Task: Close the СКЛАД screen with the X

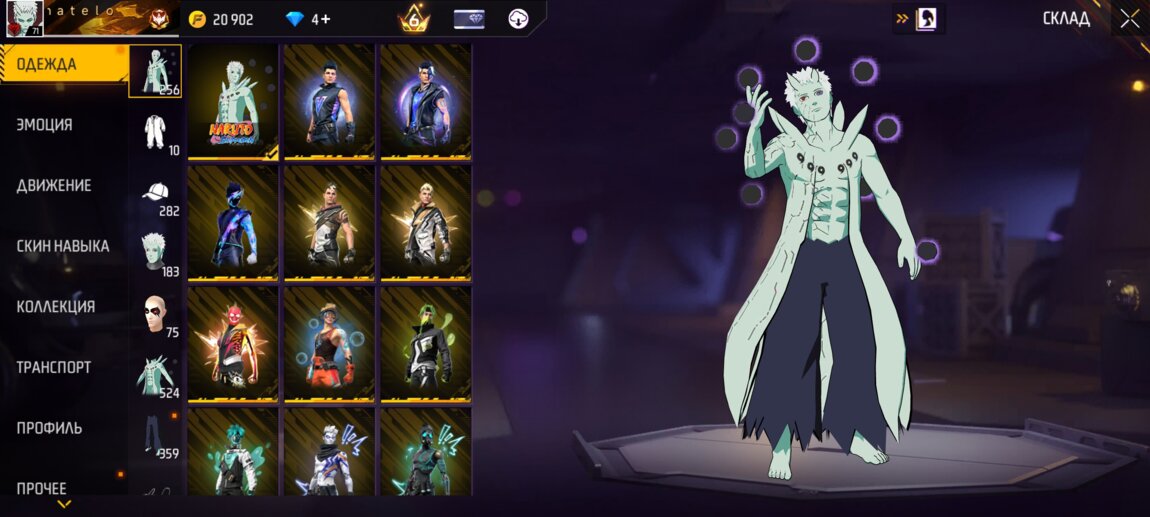Action: 1129,19
